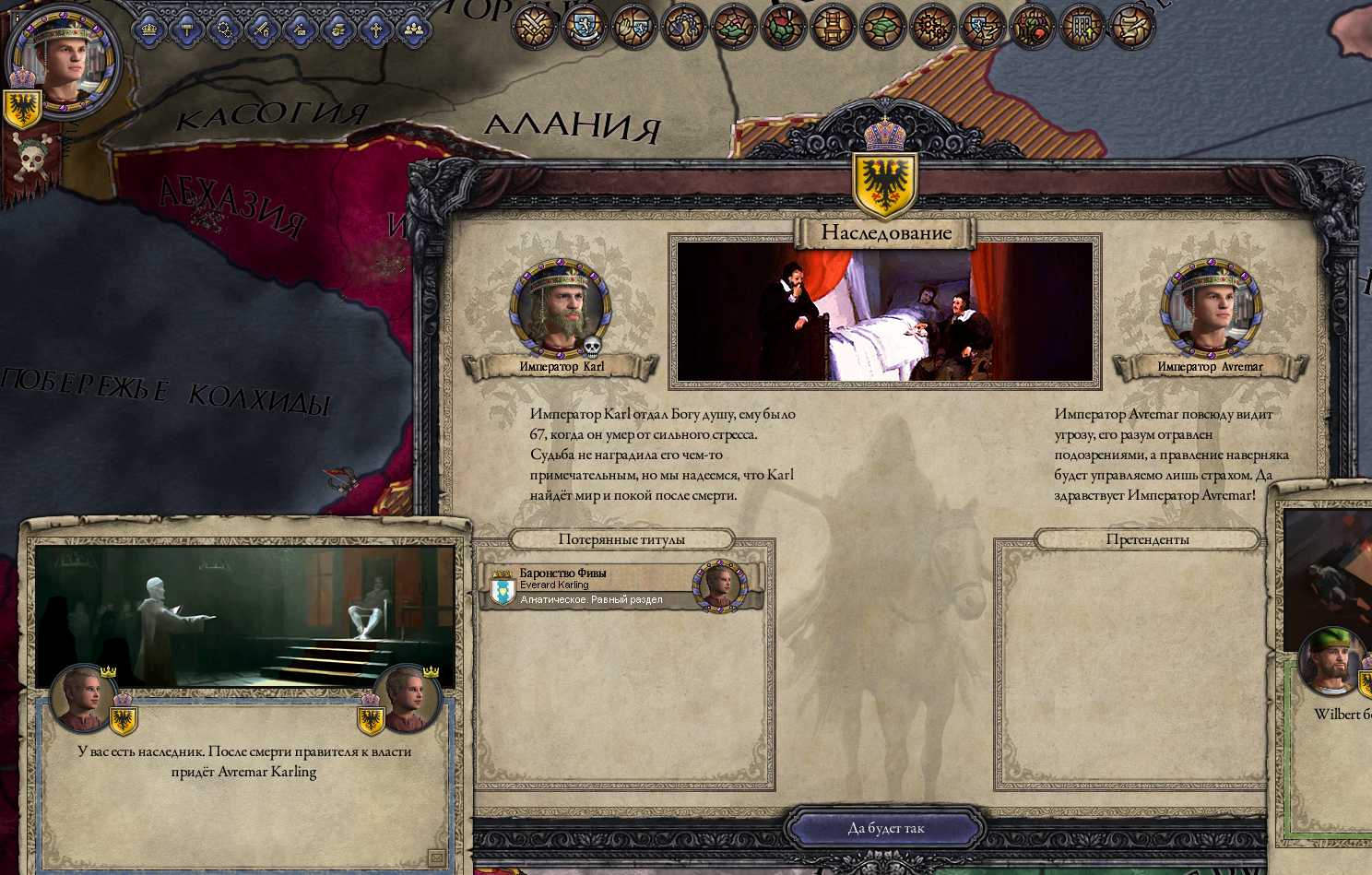Click the red gears alert icon
Screen dimensions: 1372x875
pyautogui.click(x=932, y=26)
